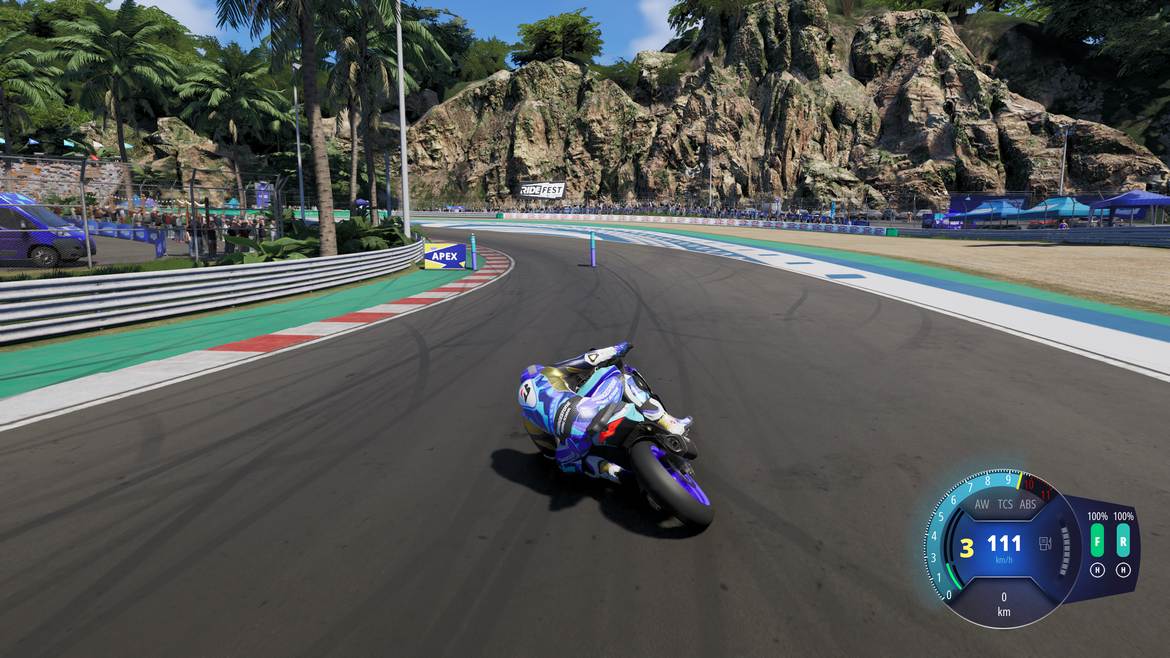Click the ABS indicator on the gauge
The height and width of the screenshot is (658, 1170).
pyautogui.click(x=1028, y=504)
